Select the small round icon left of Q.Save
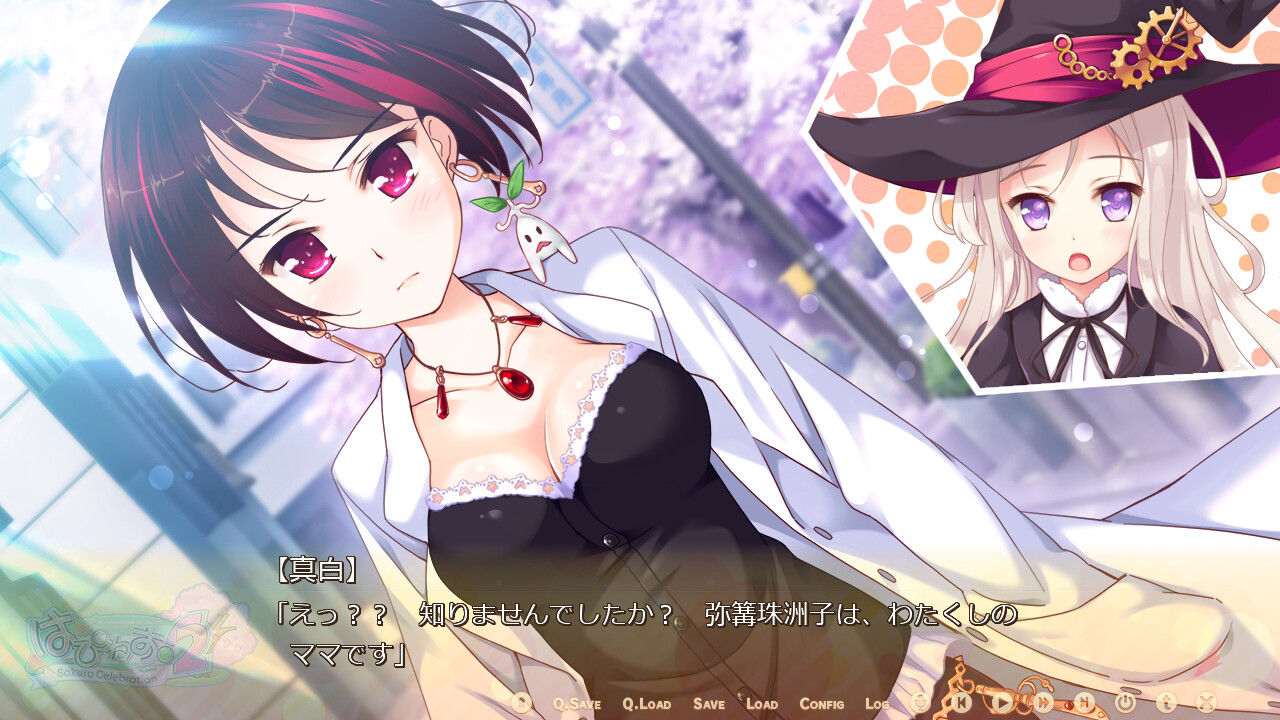The width and height of the screenshot is (1280, 720). pos(519,703)
